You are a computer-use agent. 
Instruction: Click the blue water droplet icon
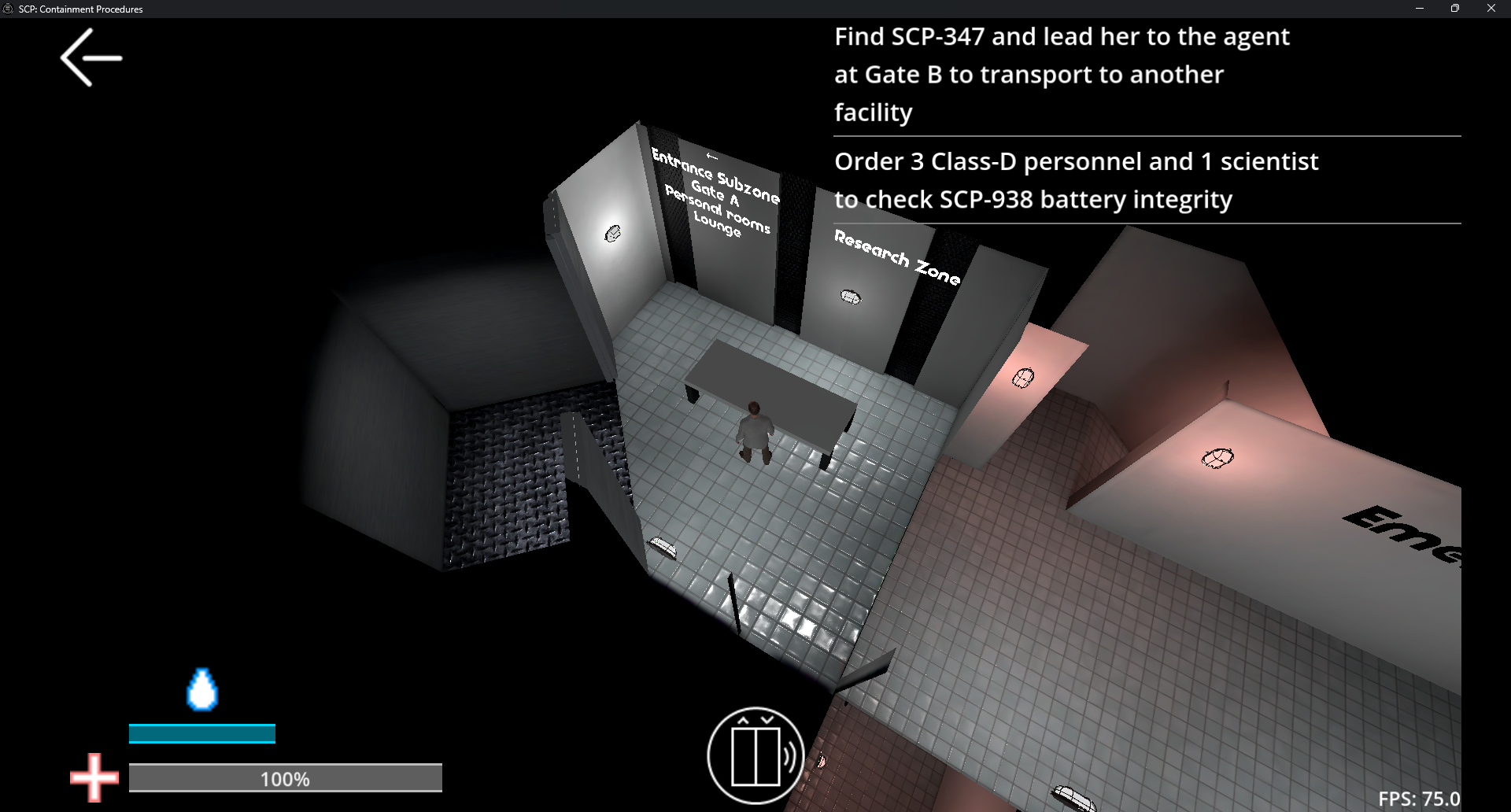[202, 689]
